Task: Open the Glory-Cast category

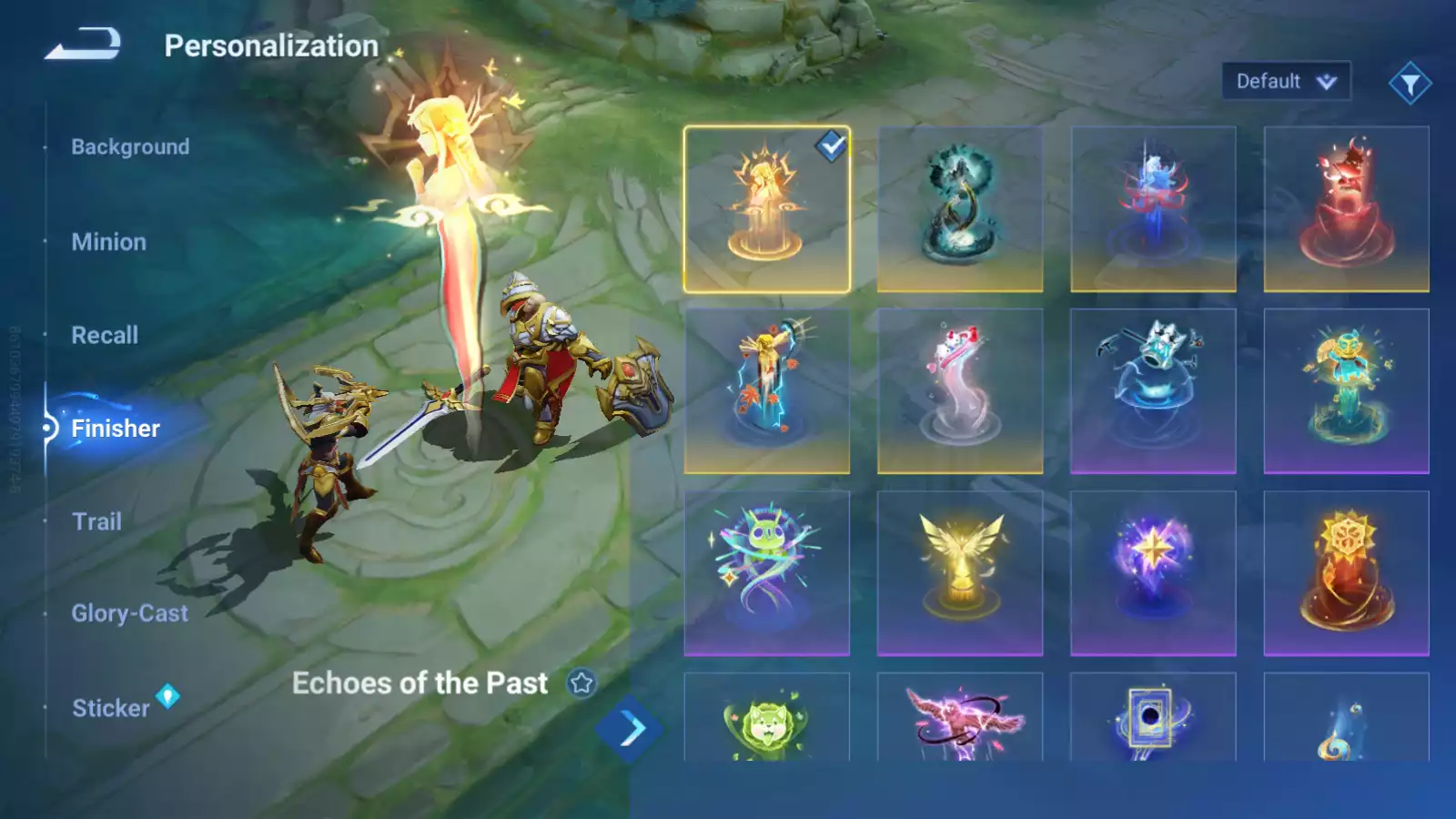Action: (130, 613)
